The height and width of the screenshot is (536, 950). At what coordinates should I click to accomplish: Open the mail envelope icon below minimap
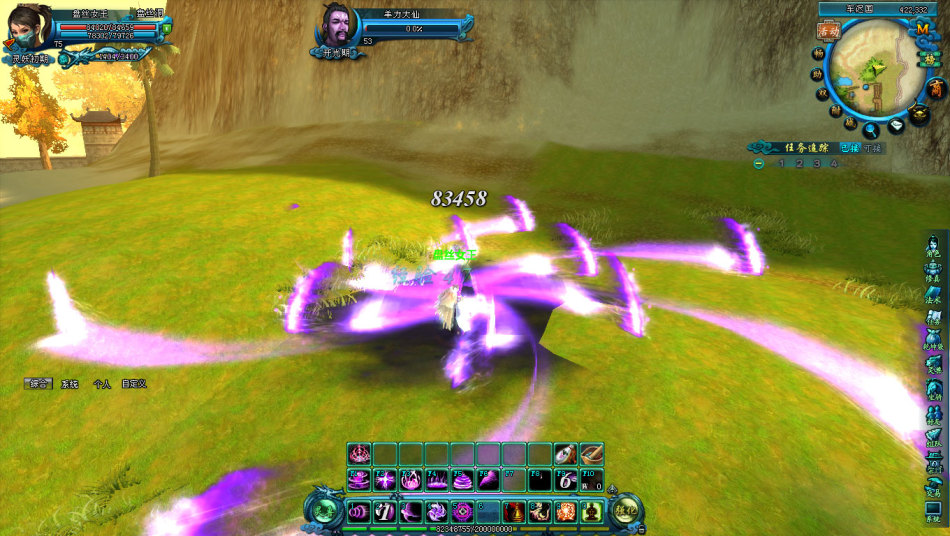pos(896,126)
